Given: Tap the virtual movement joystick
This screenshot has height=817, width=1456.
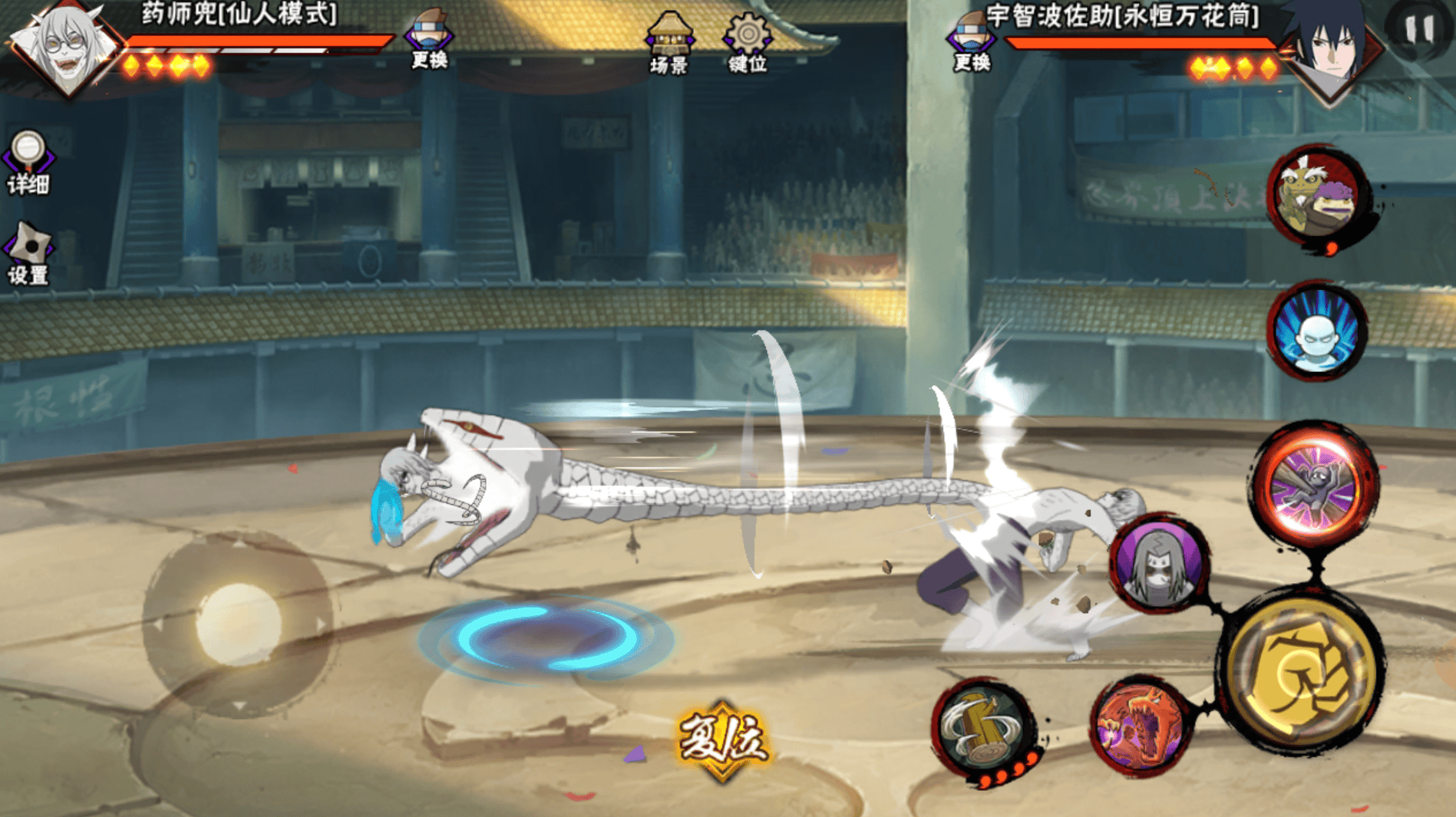Looking at the screenshot, I should tap(238, 624).
